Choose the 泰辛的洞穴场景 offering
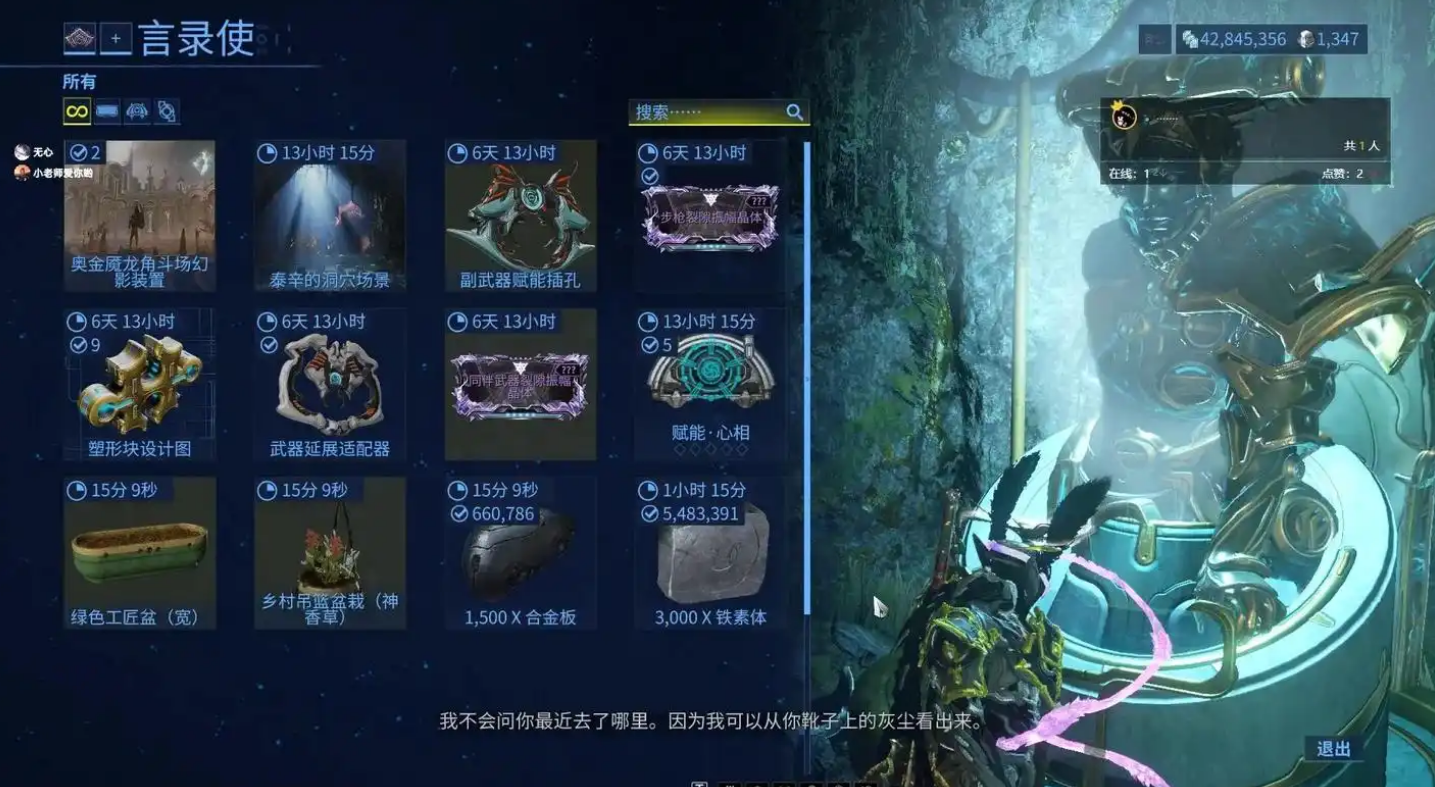Viewport: 1435px width, 787px height. point(330,216)
